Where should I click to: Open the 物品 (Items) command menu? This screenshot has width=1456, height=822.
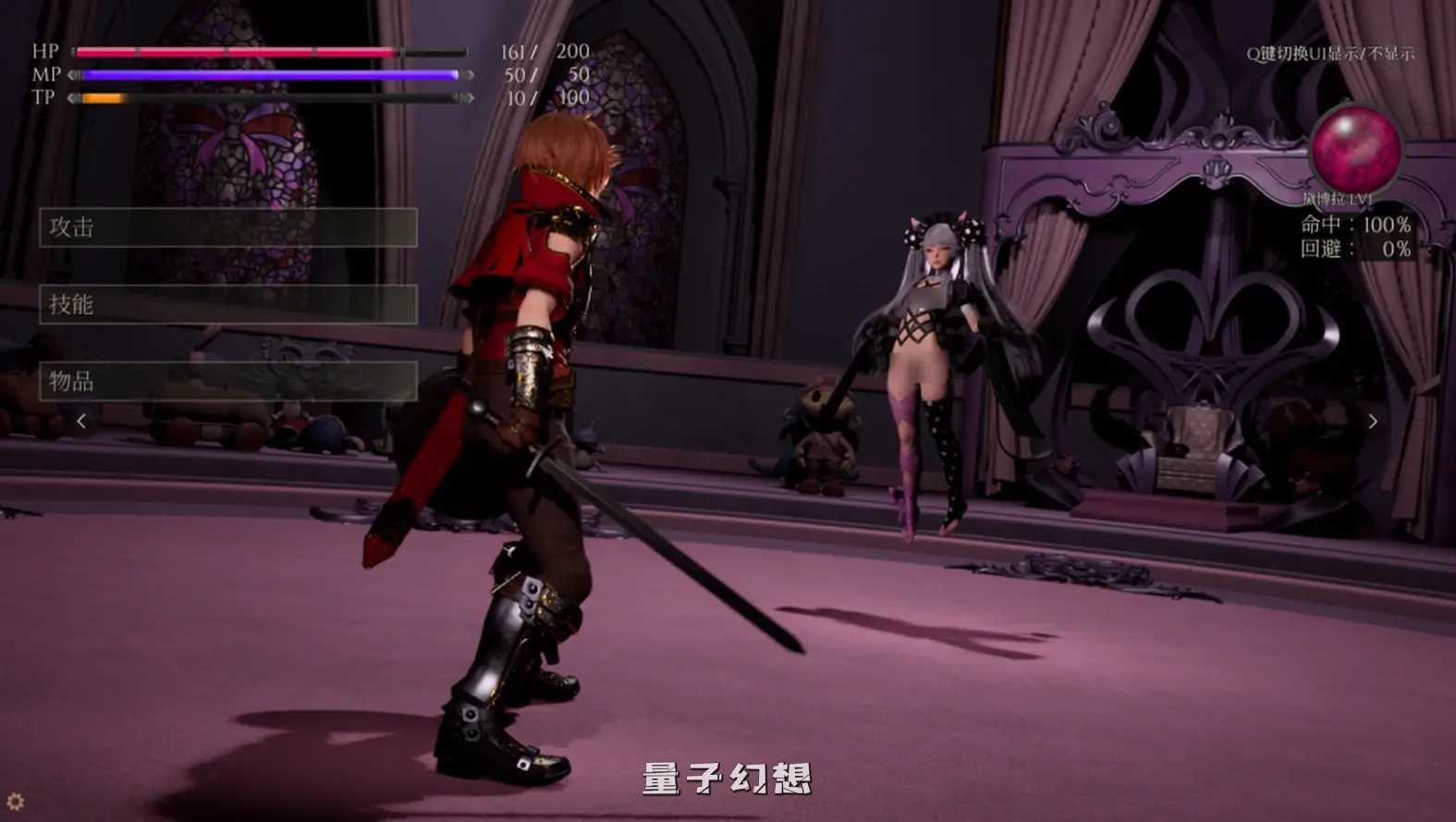point(226,379)
